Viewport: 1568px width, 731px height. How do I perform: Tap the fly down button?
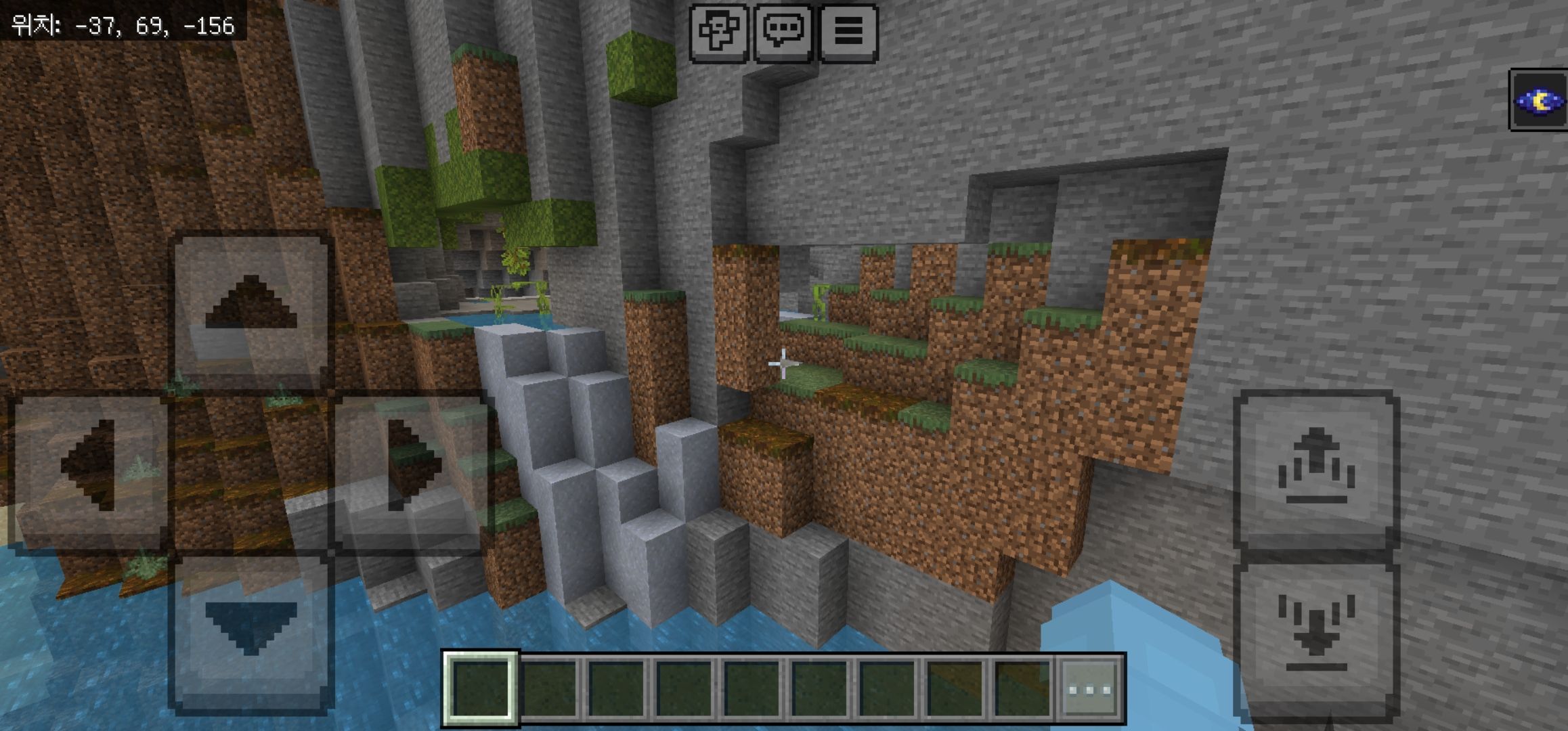point(1316,633)
